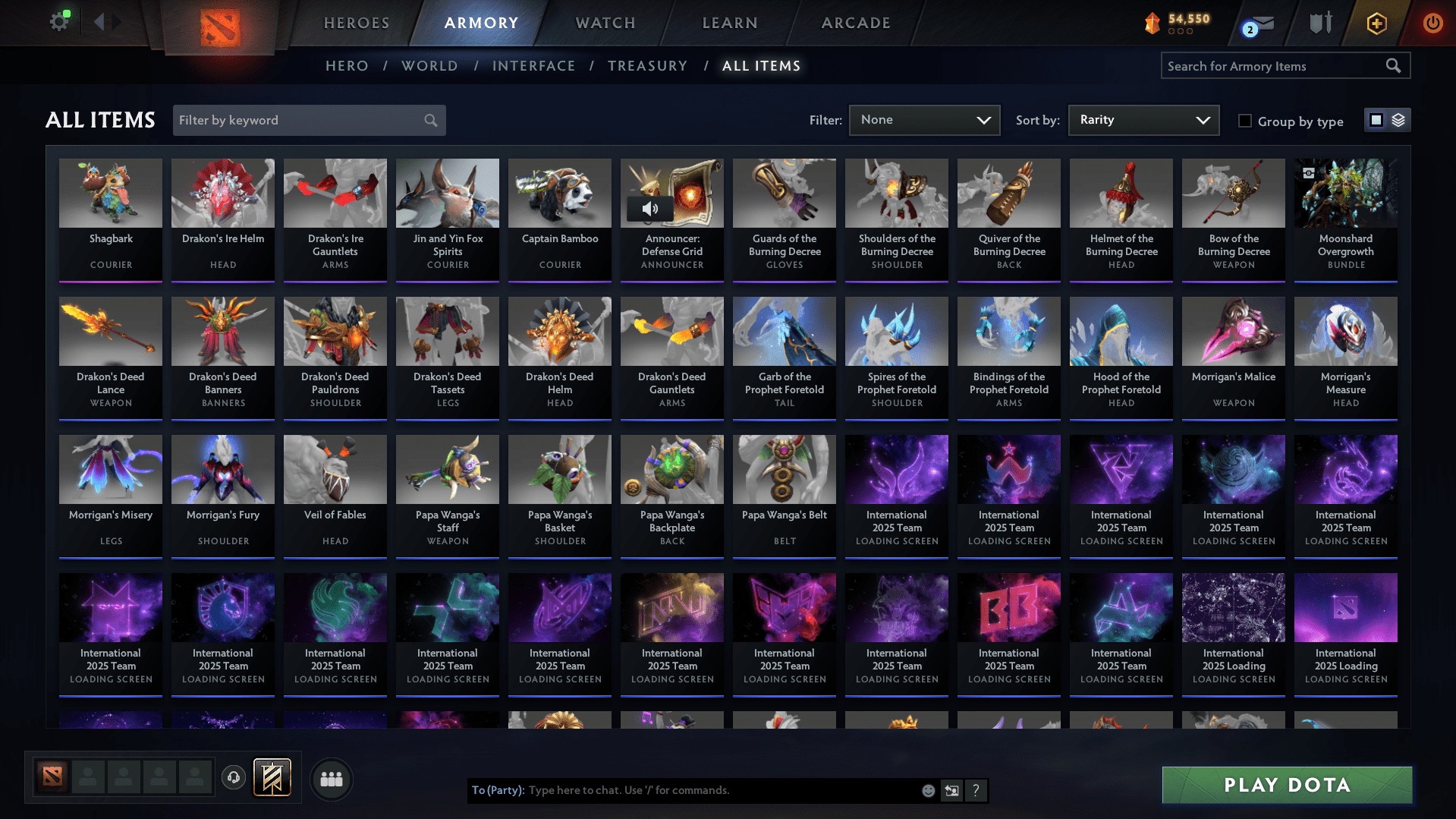Open the Sort by Rarity dropdown

pyautogui.click(x=1143, y=120)
